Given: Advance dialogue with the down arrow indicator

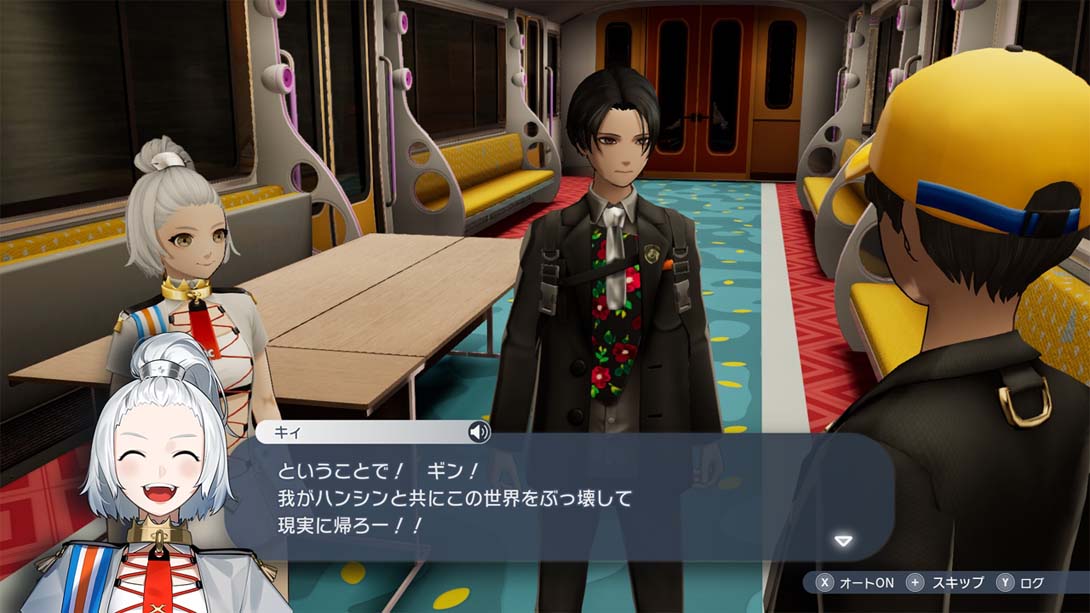Looking at the screenshot, I should point(843,541).
